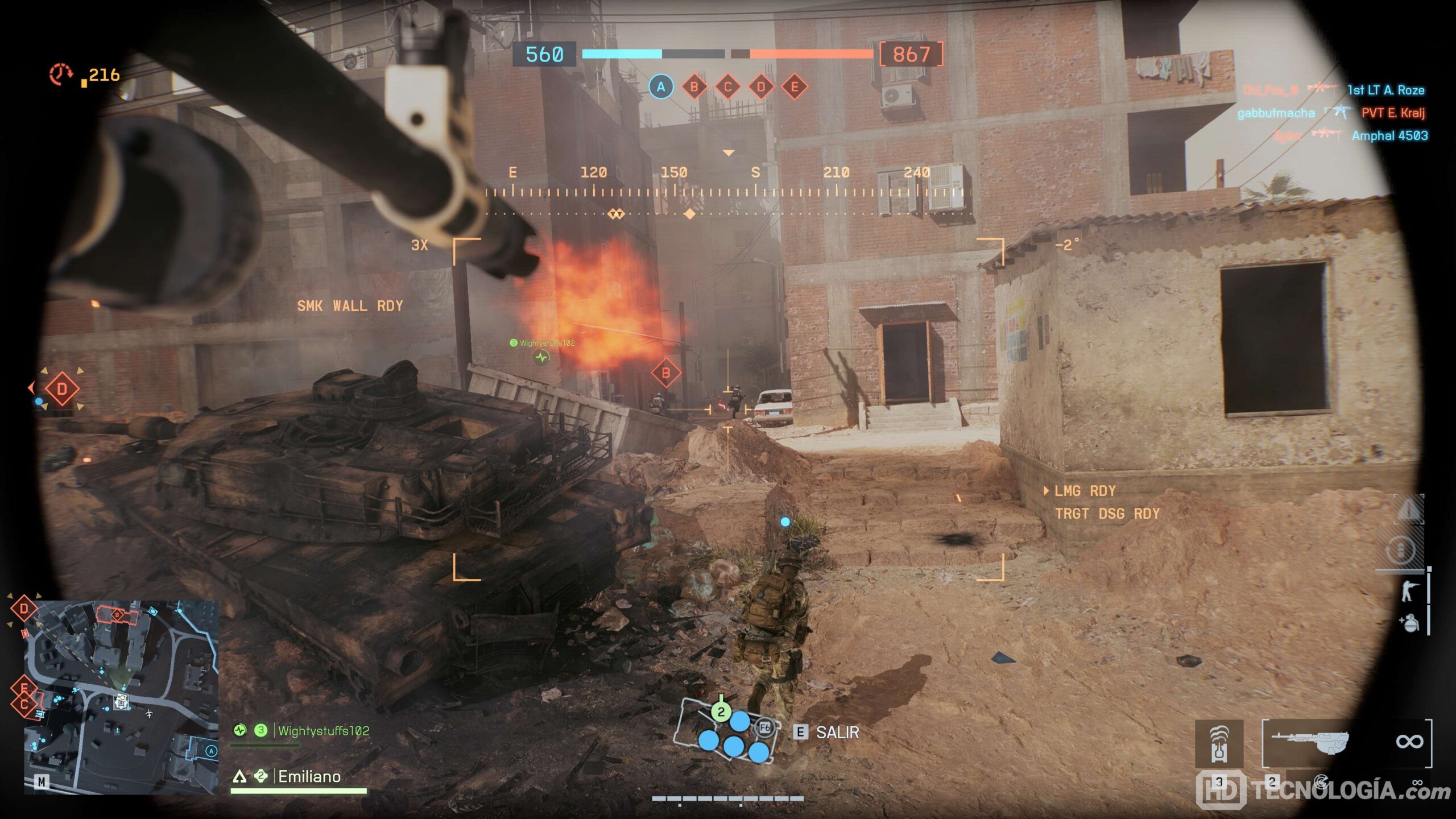This screenshot has width=1456, height=819.
Task: Select Emiliano in the squad list
Action: [309, 776]
